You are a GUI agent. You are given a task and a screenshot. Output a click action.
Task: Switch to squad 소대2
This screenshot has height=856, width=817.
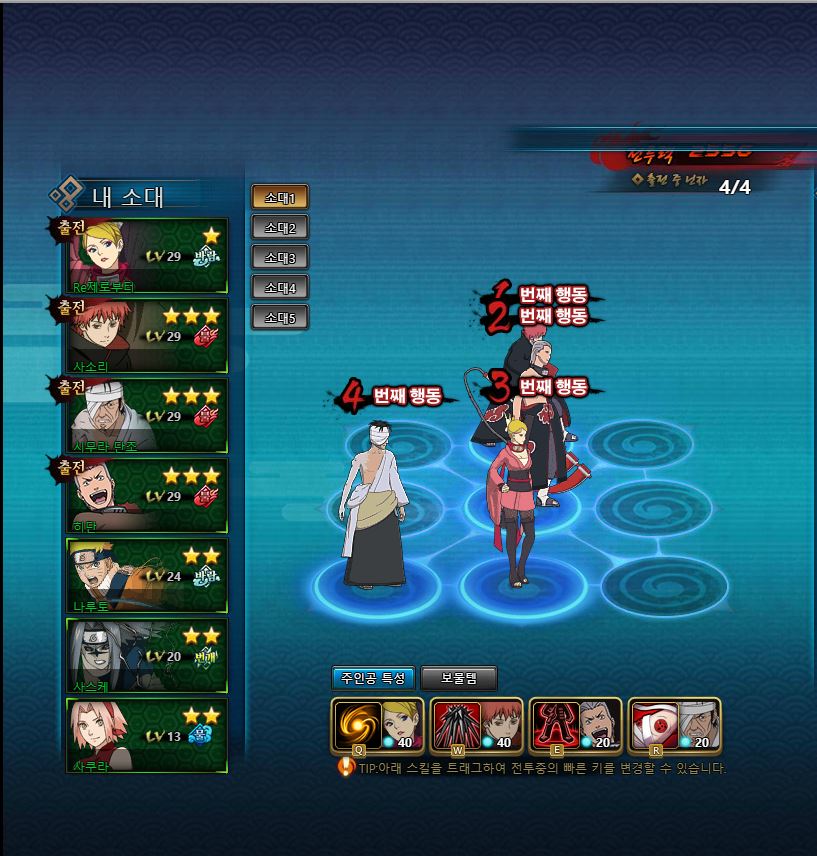[x=279, y=227]
